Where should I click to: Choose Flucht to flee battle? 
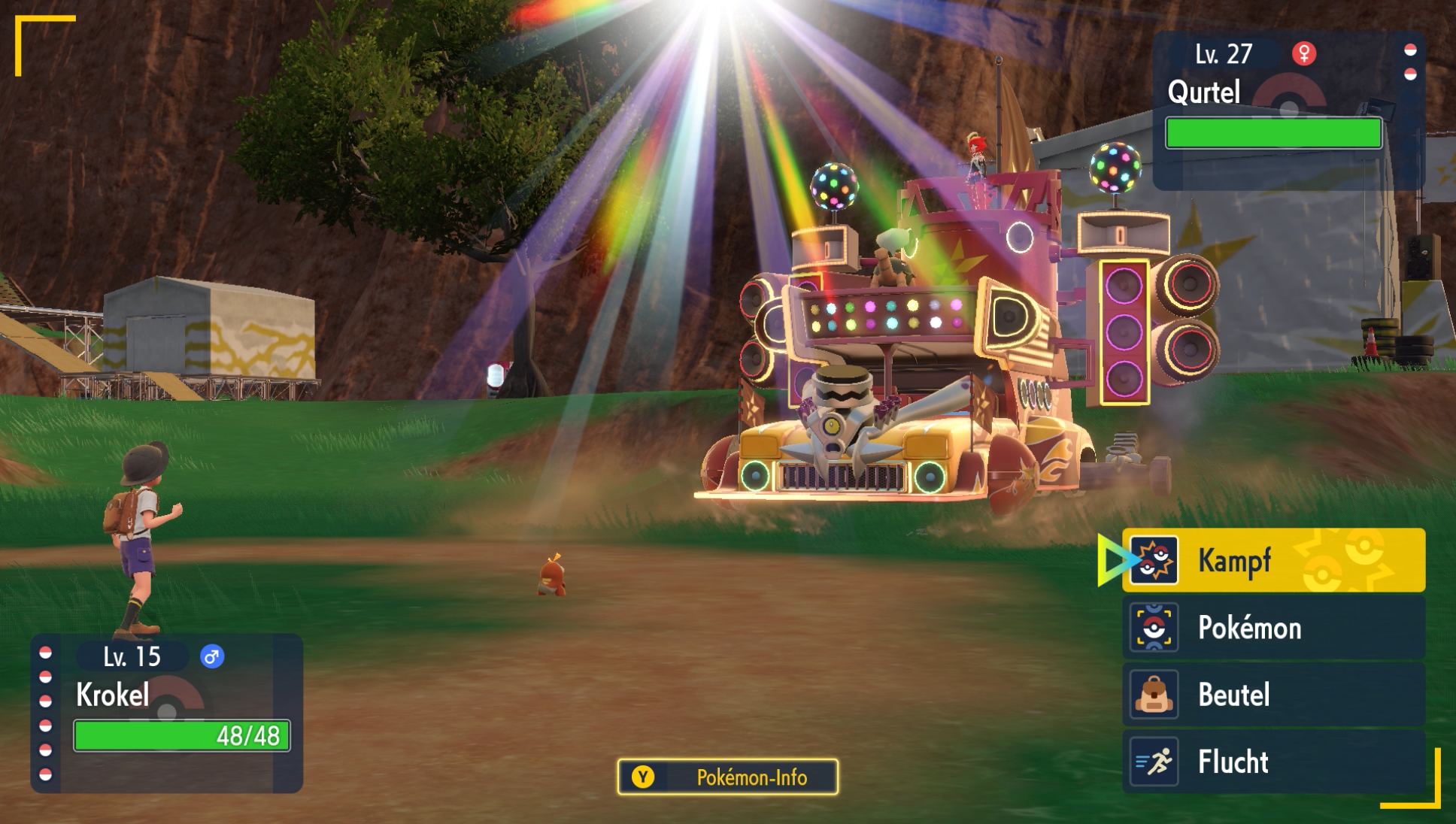click(1272, 762)
